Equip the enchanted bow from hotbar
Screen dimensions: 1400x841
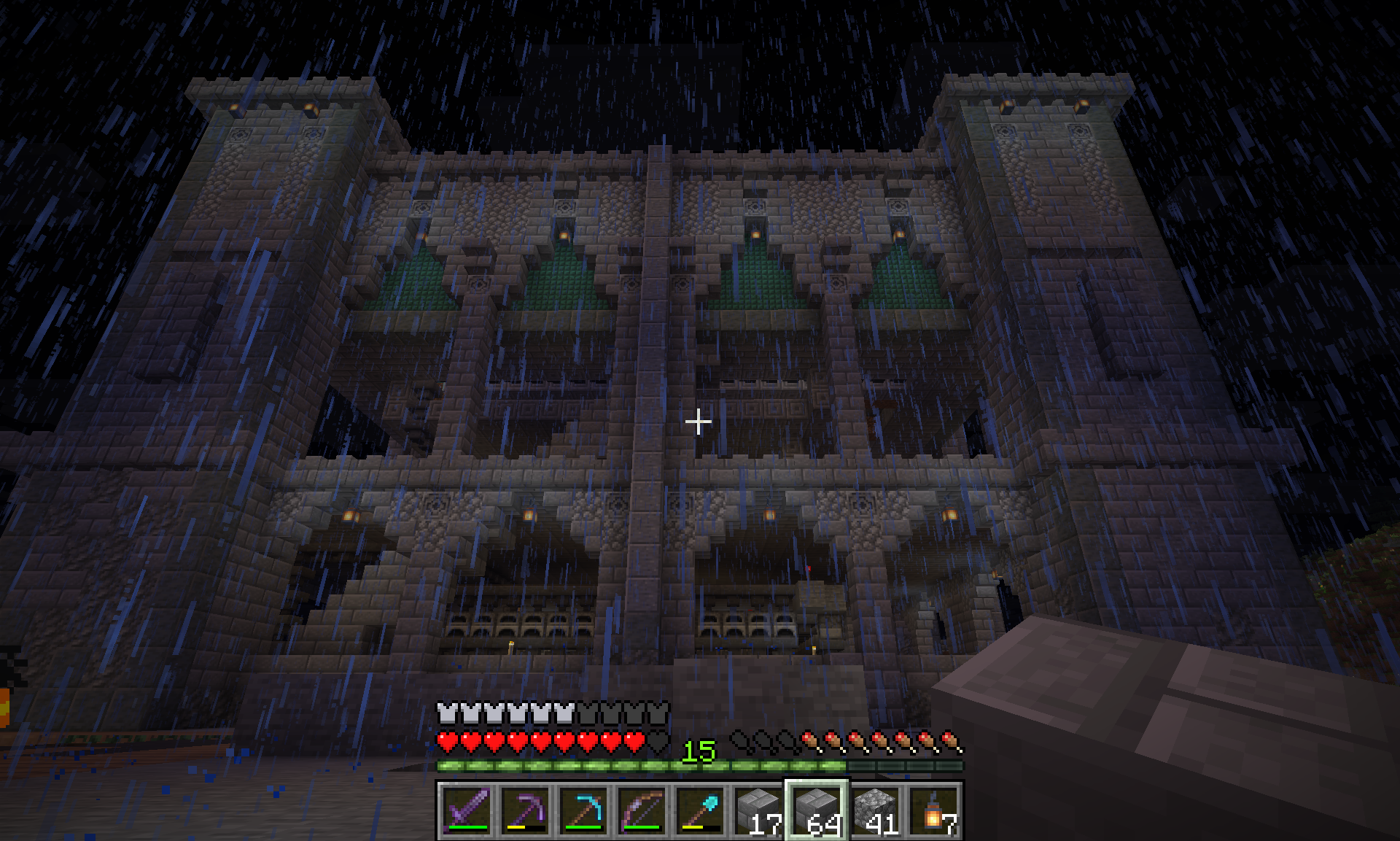(642, 810)
